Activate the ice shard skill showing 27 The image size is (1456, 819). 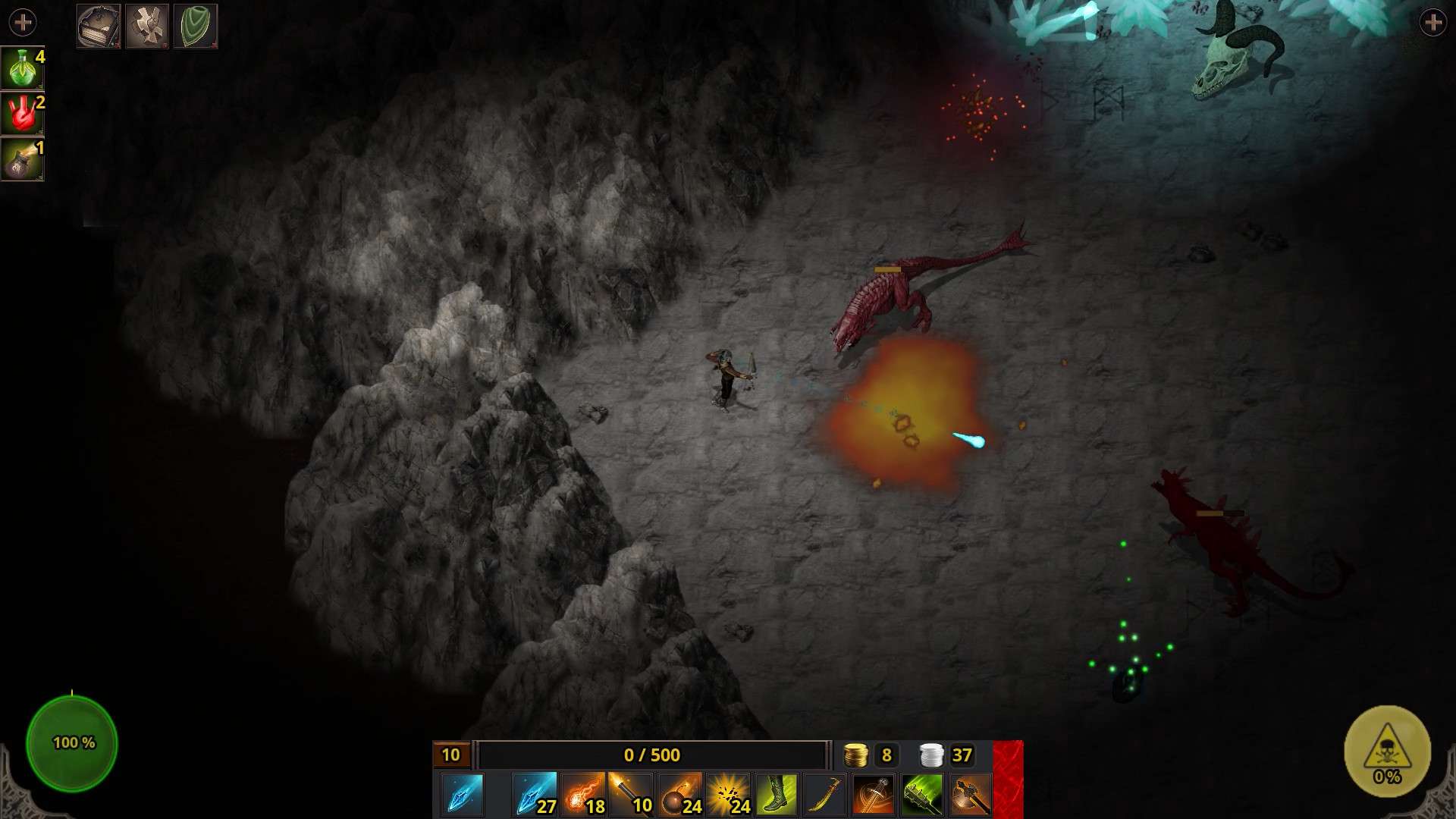(x=535, y=795)
